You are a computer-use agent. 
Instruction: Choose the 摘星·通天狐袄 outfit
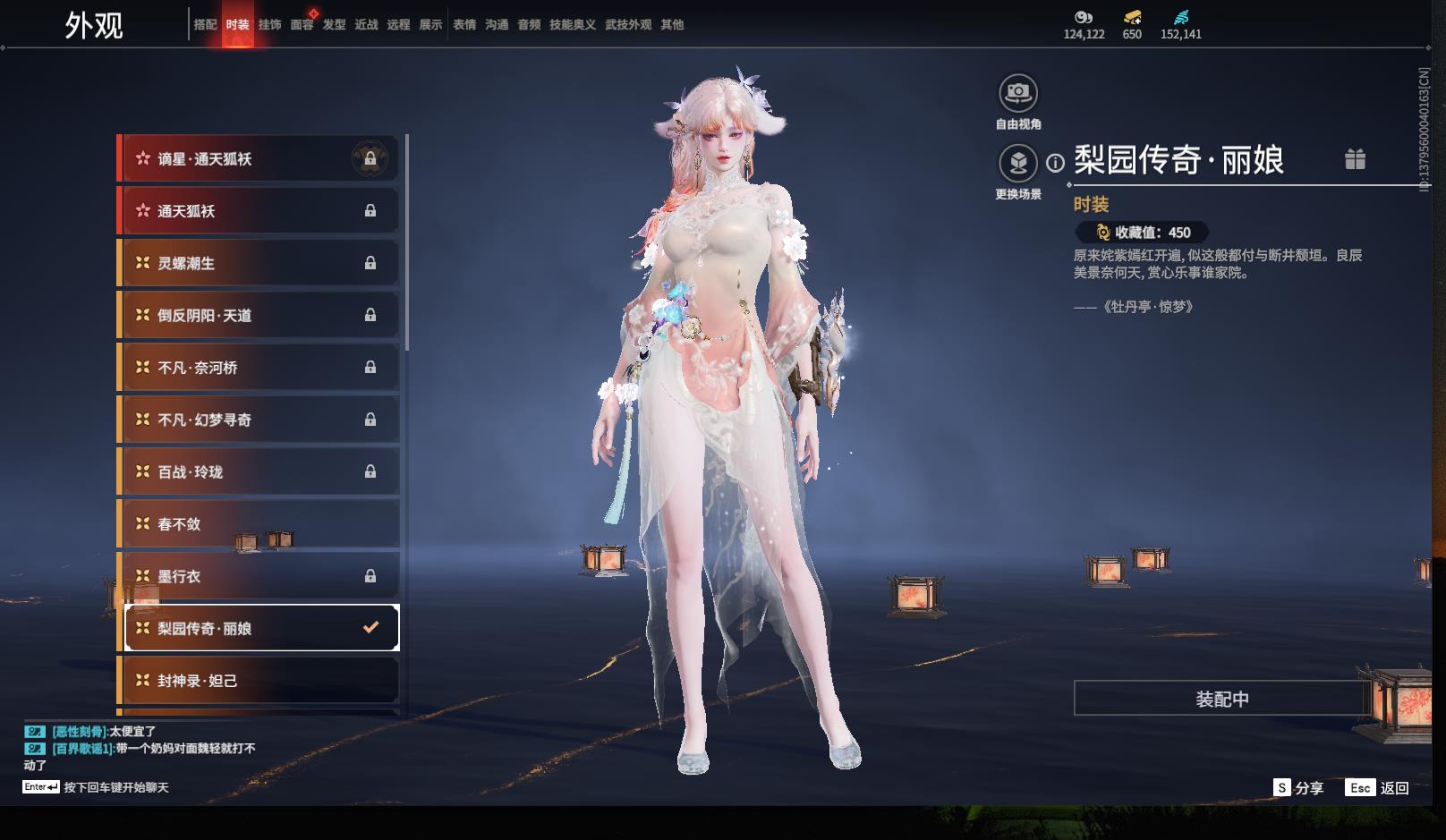point(259,159)
